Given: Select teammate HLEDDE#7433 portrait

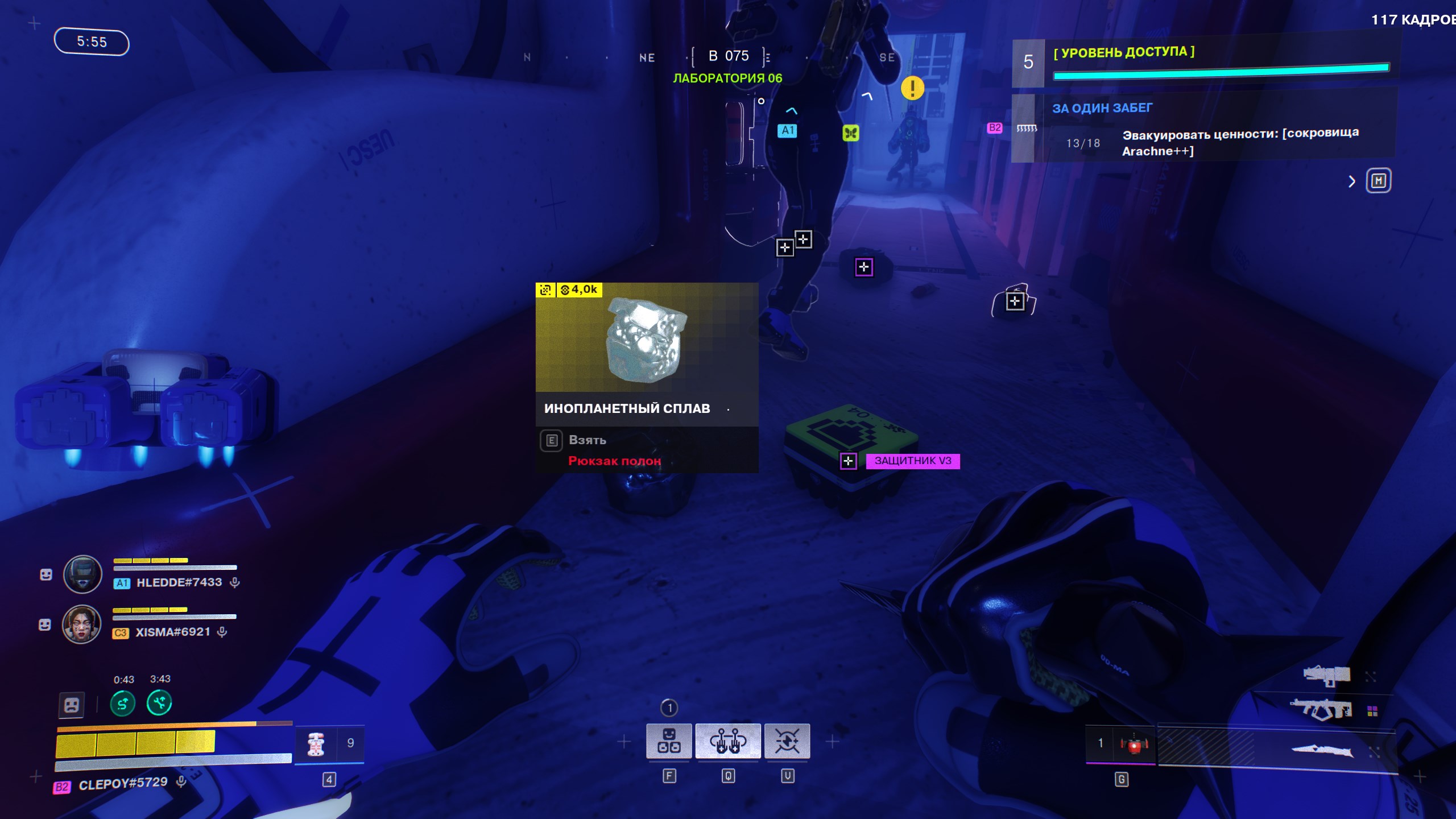Looking at the screenshot, I should [x=82, y=574].
